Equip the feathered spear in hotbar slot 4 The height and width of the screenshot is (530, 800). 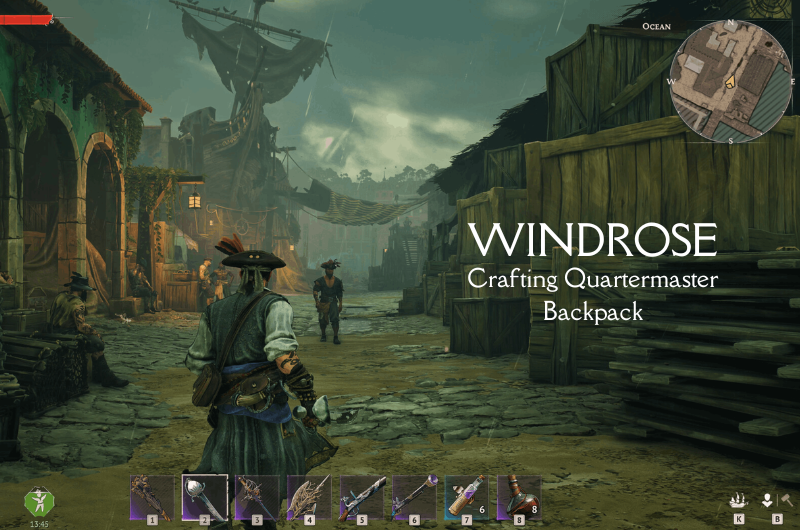[x=309, y=496]
